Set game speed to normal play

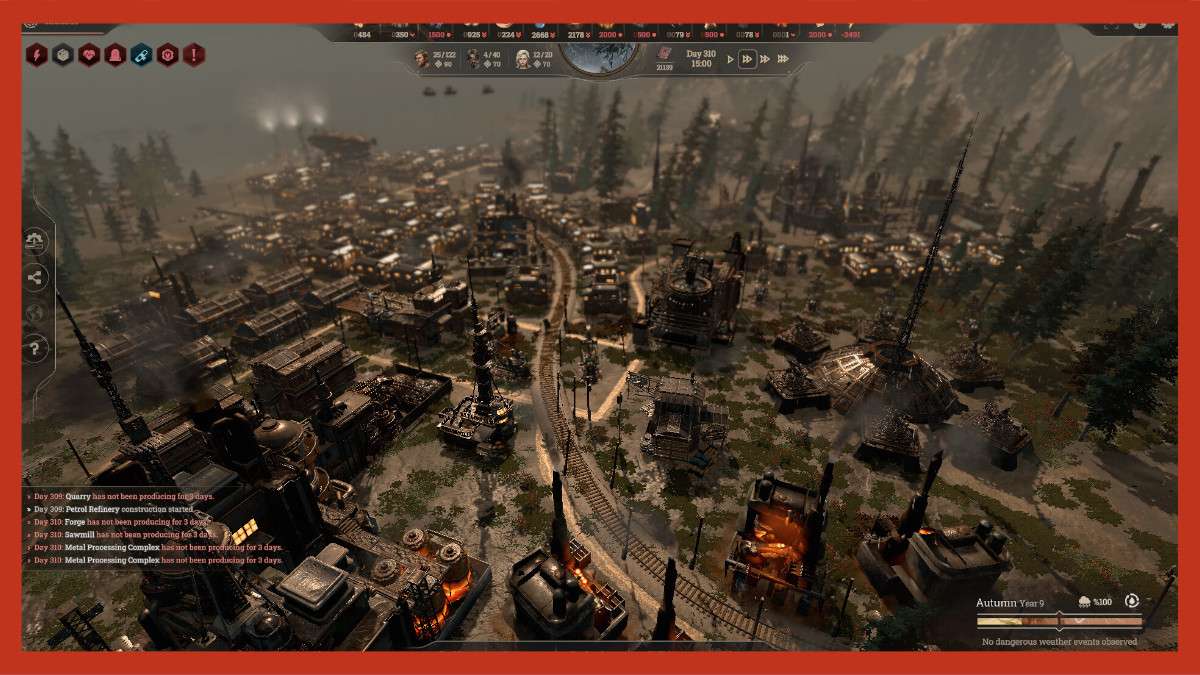coord(730,60)
